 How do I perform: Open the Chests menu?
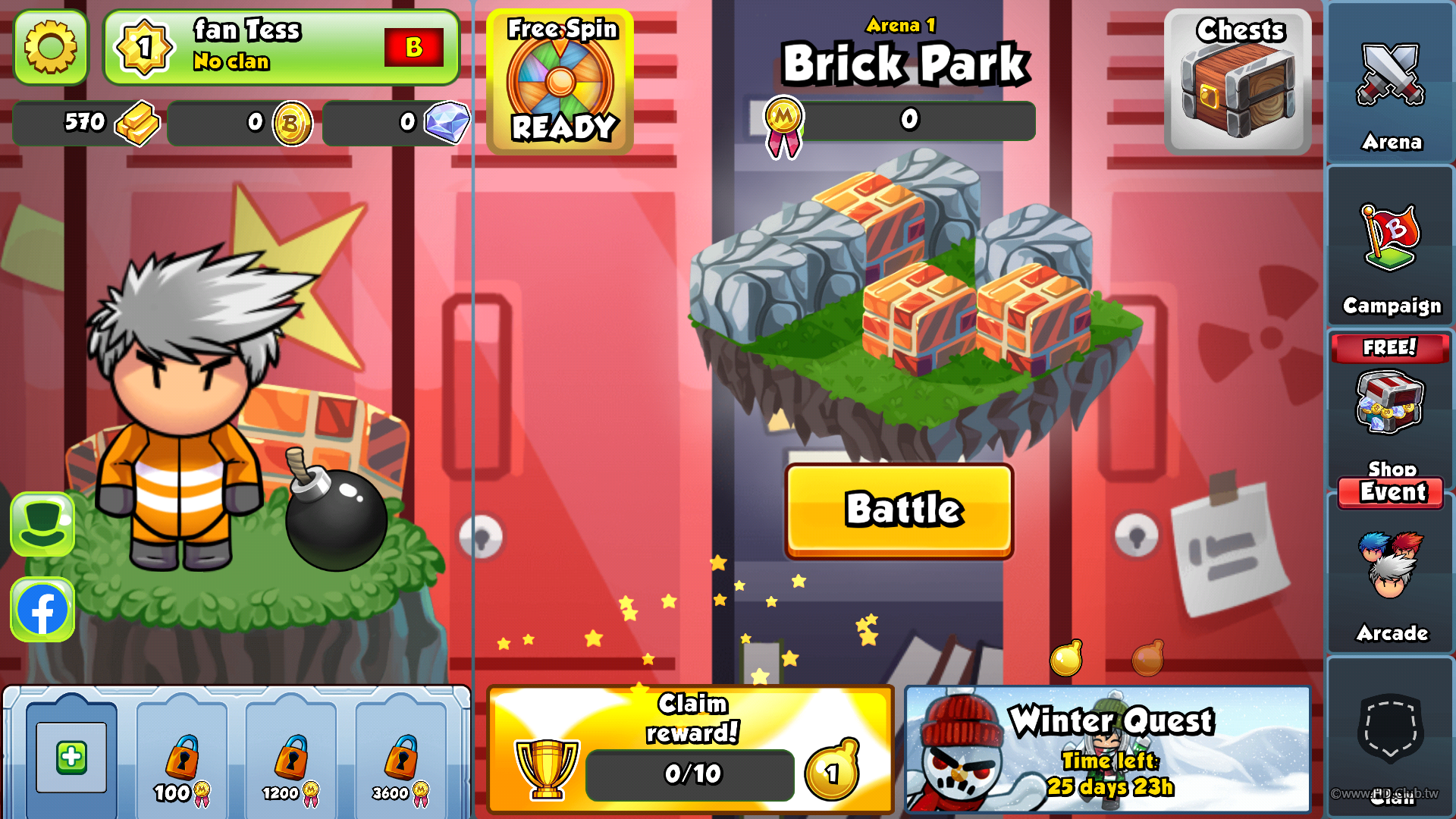pos(1238,82)
